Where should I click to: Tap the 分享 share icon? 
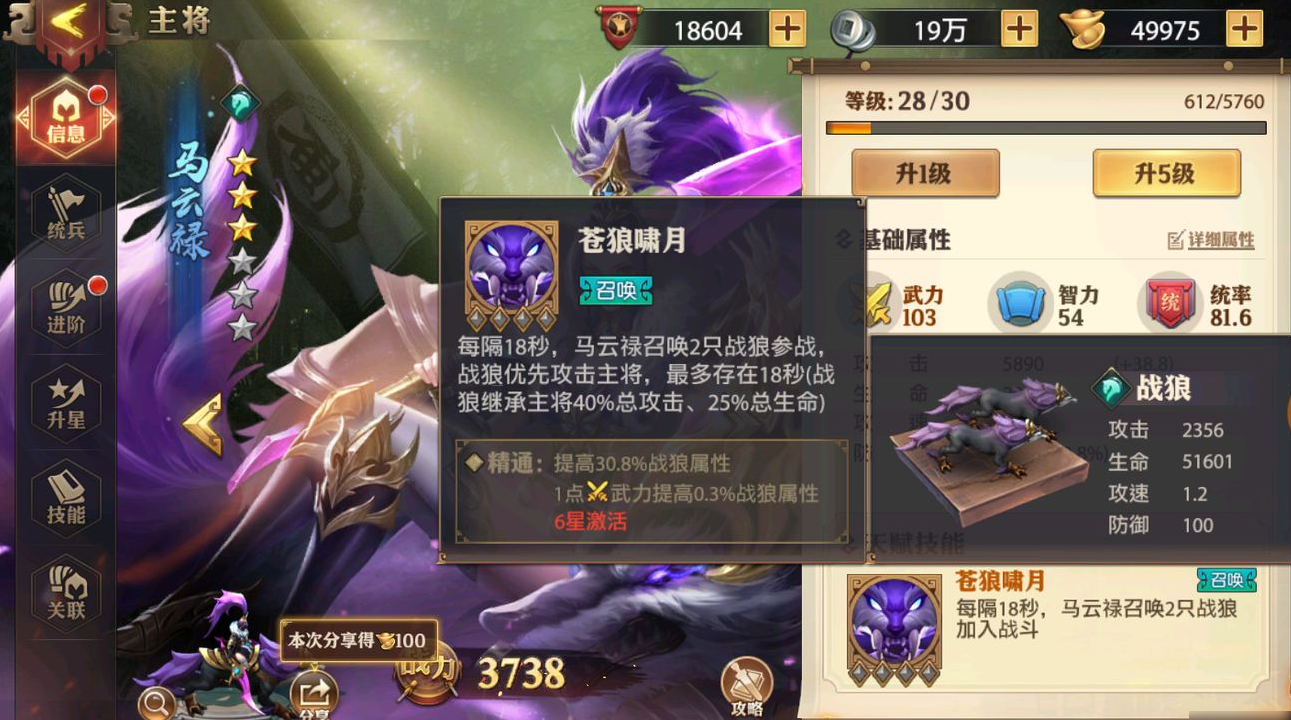tap(314, 690)
